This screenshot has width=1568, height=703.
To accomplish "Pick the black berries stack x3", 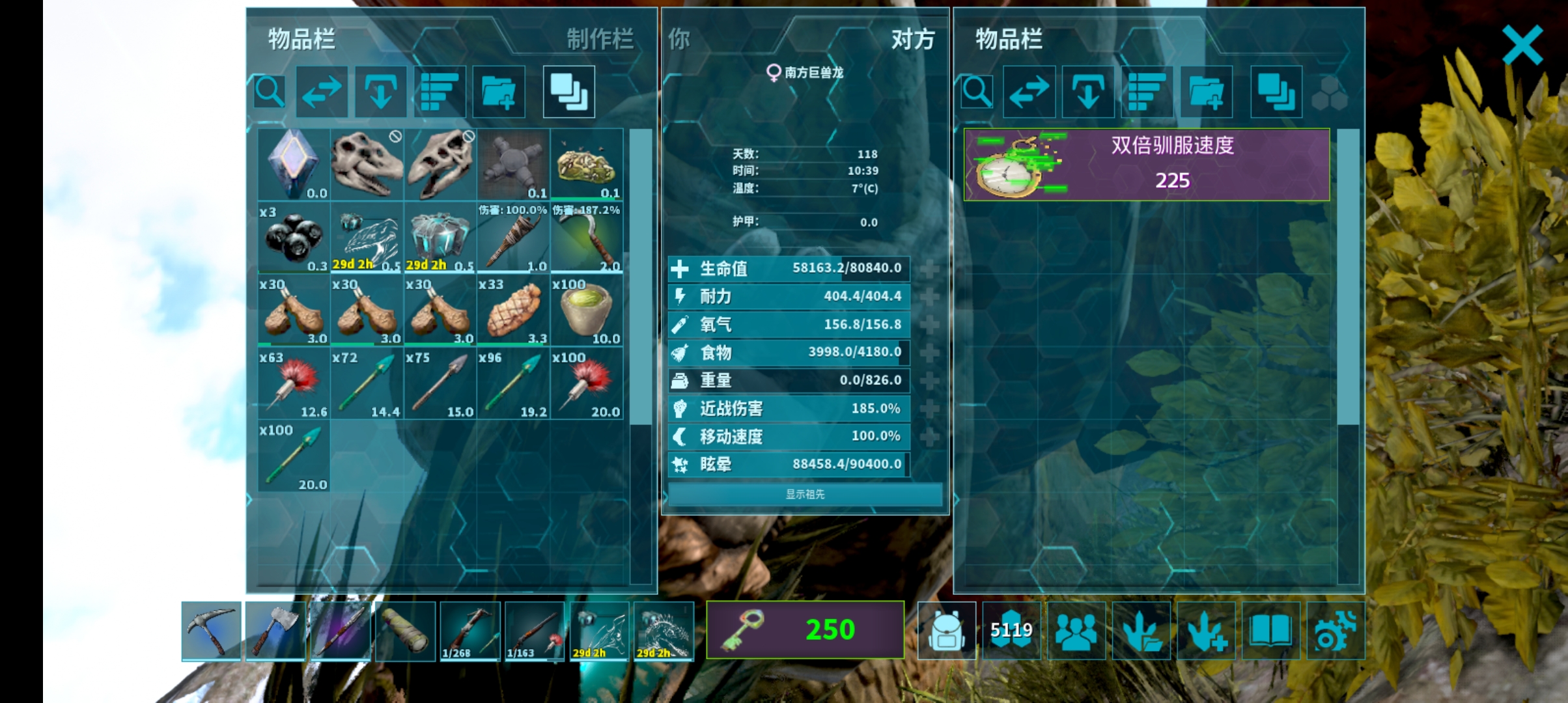I will pos(294,238).
